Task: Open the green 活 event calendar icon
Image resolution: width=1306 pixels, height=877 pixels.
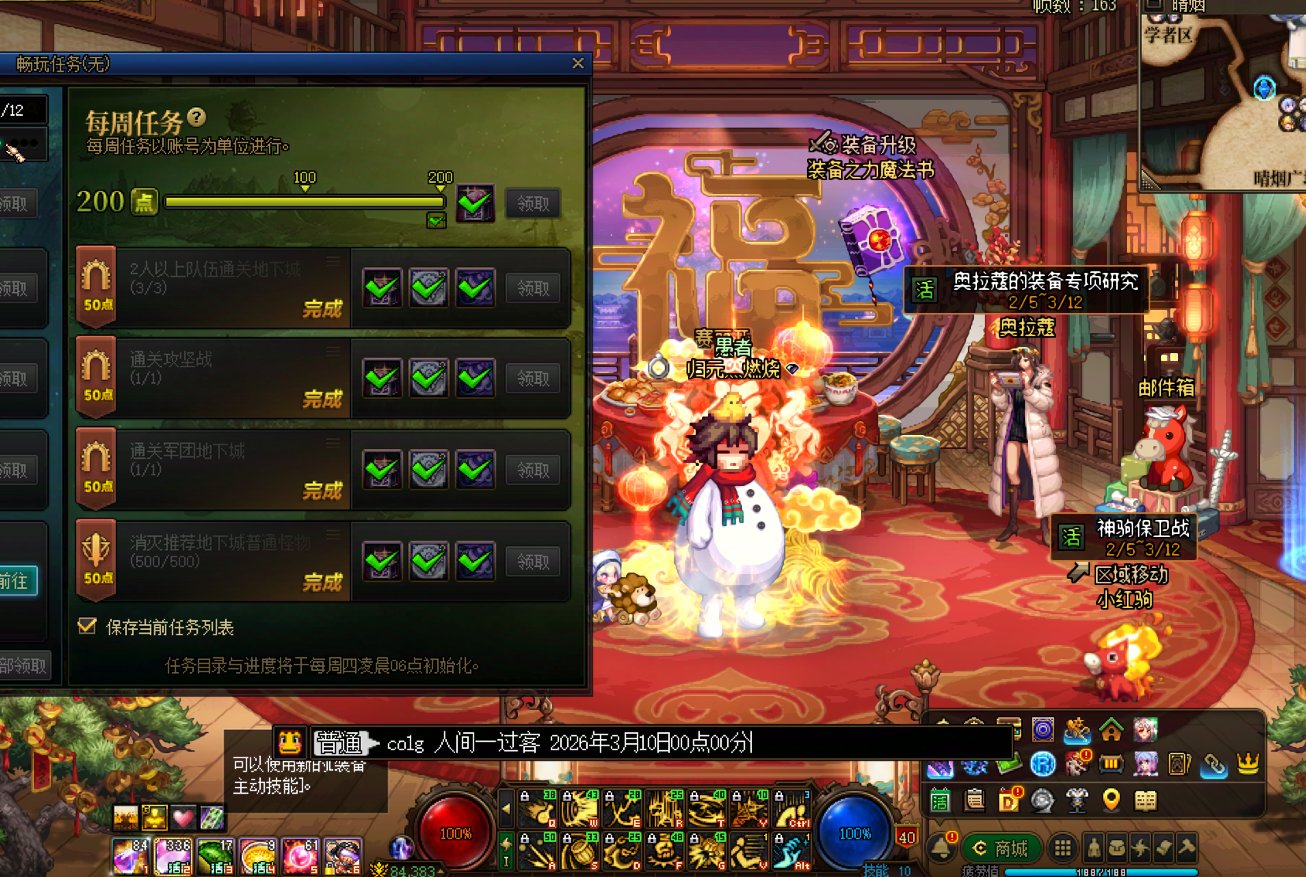Action: pos(940,800)
